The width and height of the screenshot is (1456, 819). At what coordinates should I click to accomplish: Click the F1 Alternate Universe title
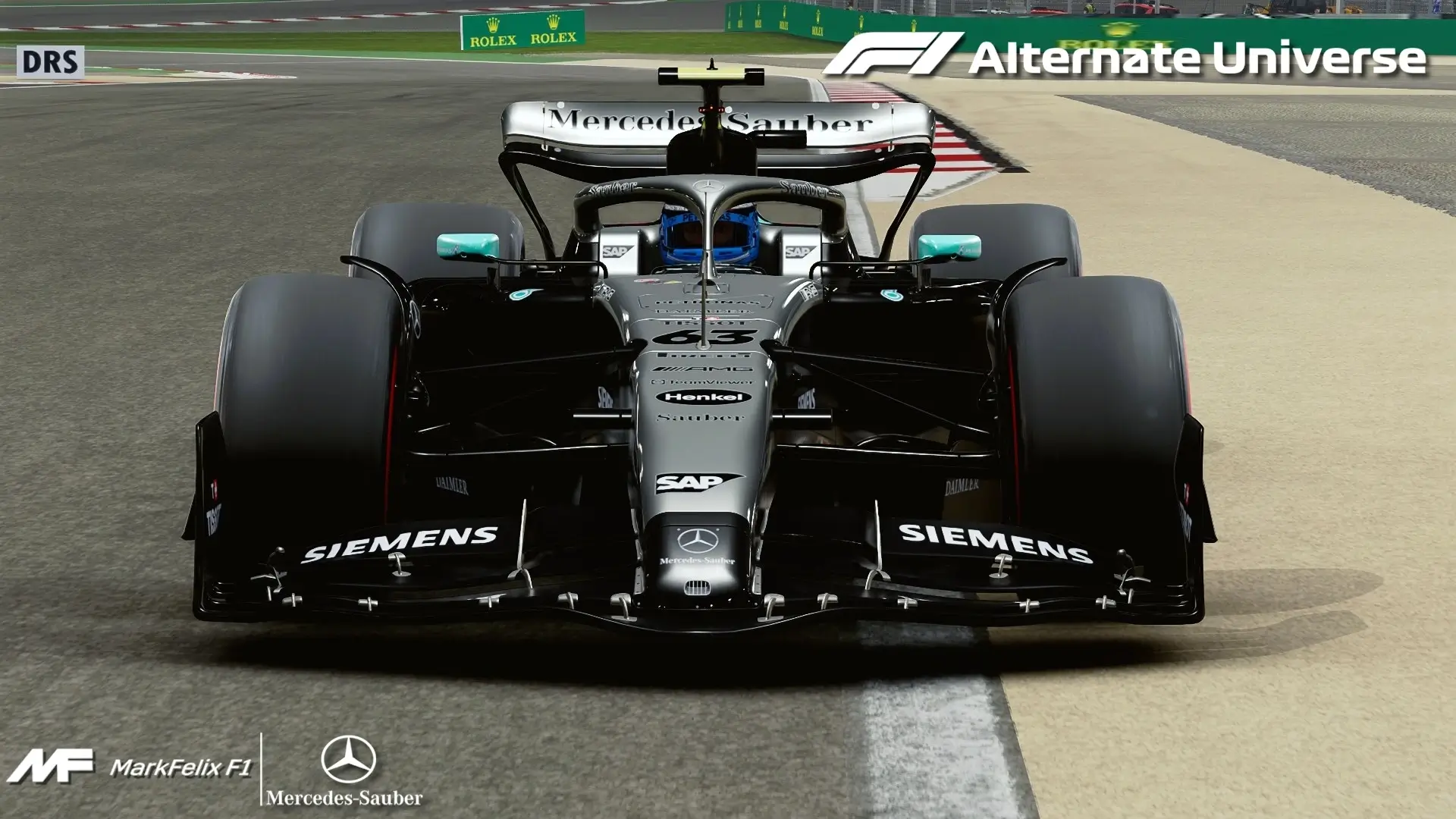pyautogui.click(x=1124, y=56)
